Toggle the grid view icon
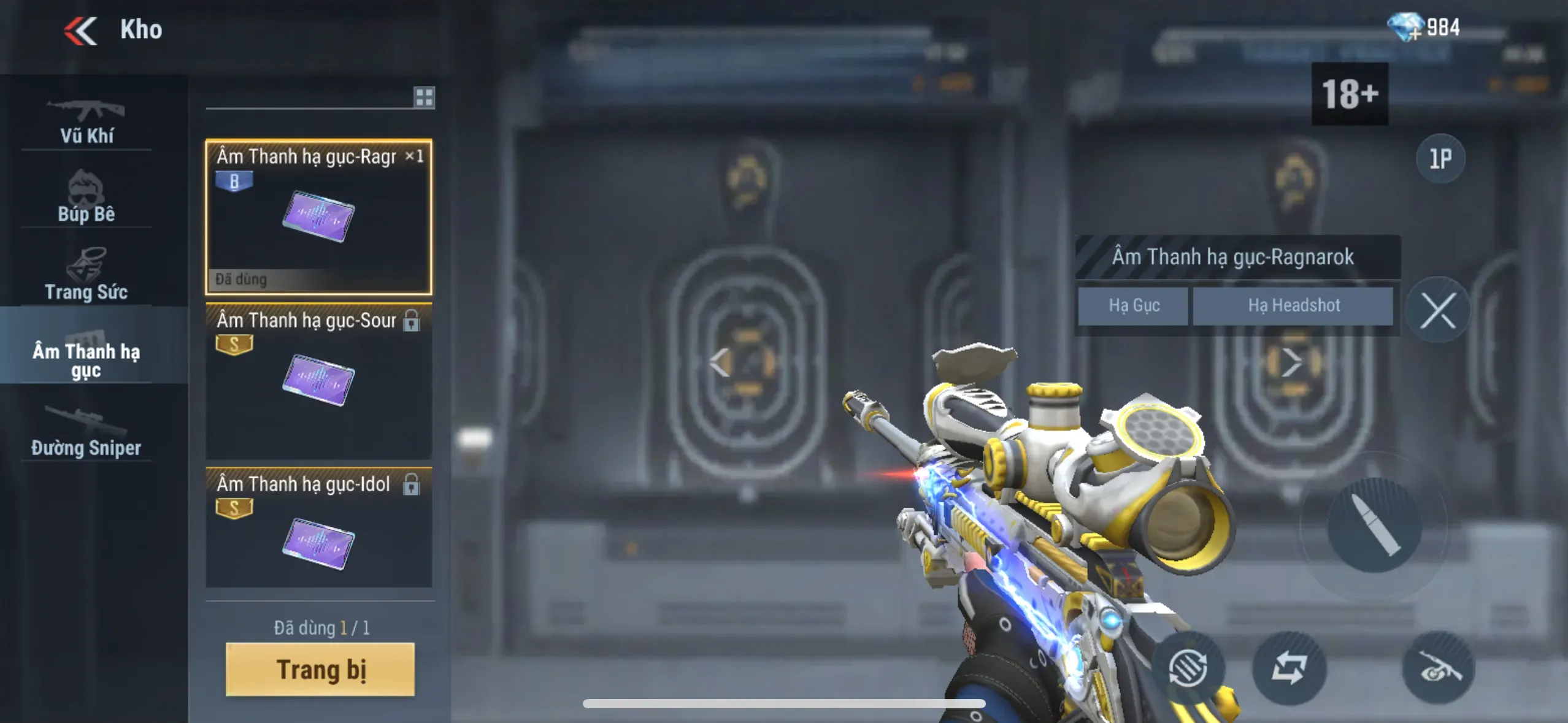The image size is (1568, 723). tap(423, 97)
